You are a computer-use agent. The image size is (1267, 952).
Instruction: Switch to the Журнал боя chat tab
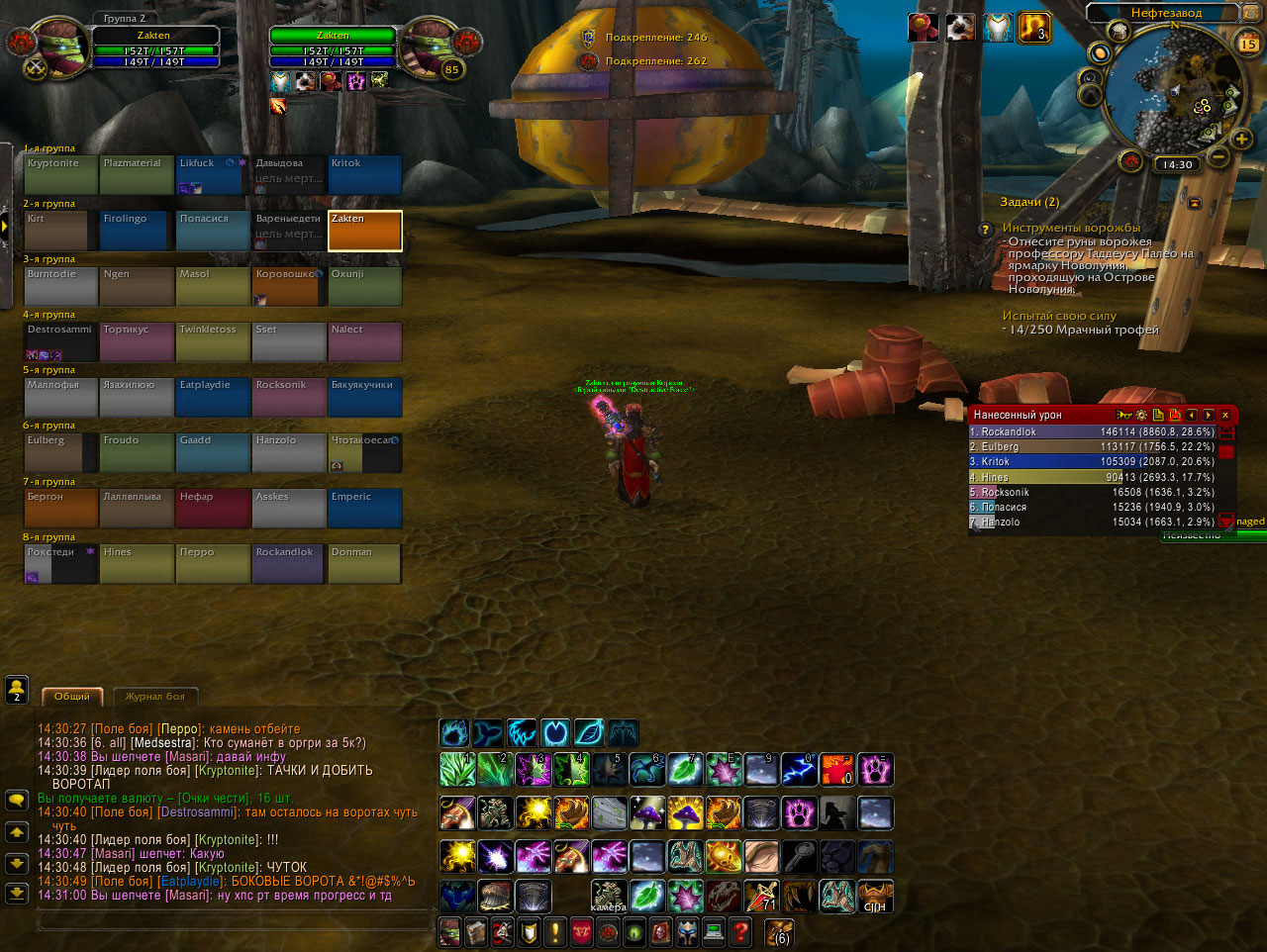pos(155,697)
